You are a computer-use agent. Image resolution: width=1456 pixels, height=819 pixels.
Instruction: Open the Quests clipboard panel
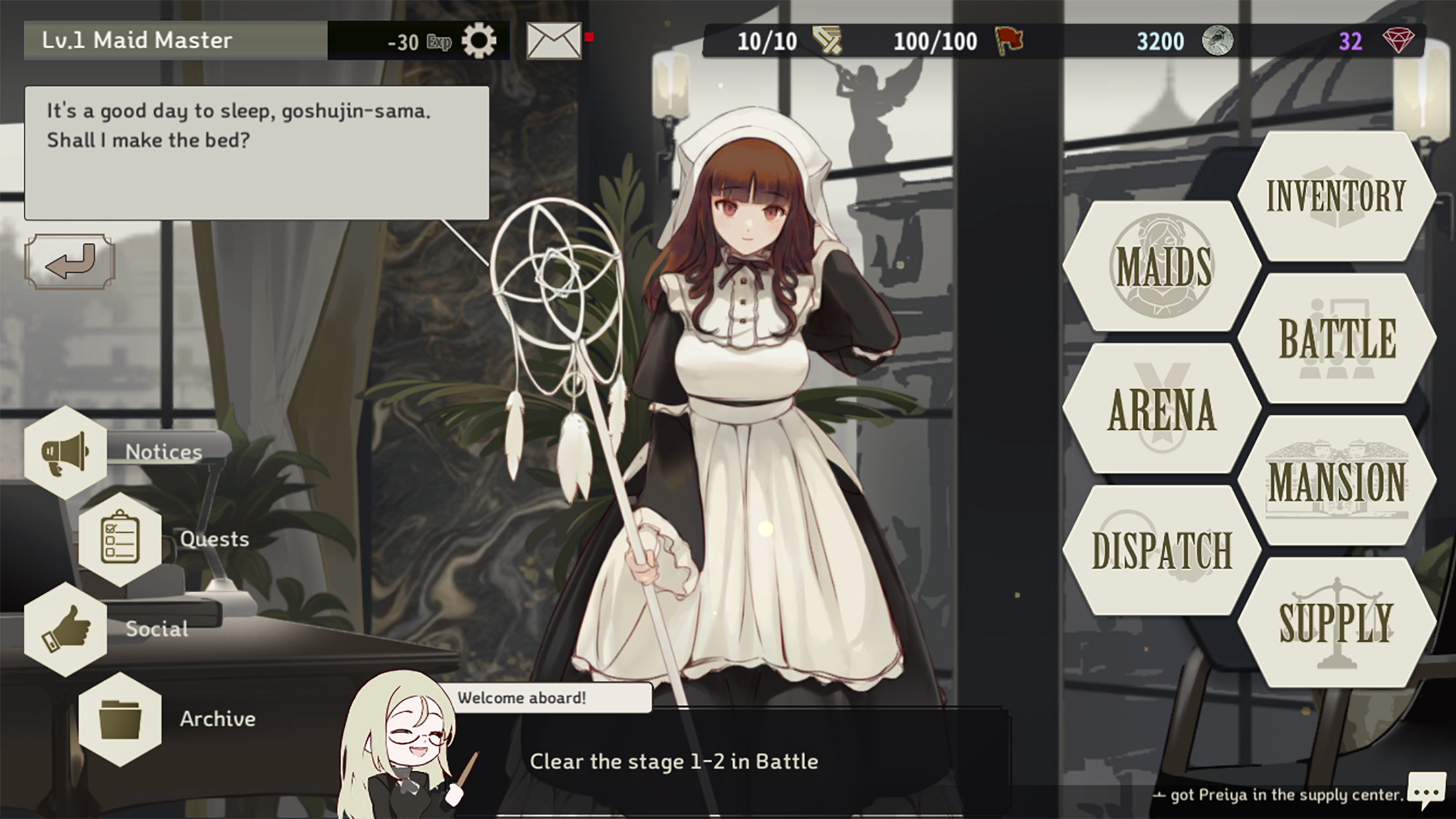(x=119, y=539)
